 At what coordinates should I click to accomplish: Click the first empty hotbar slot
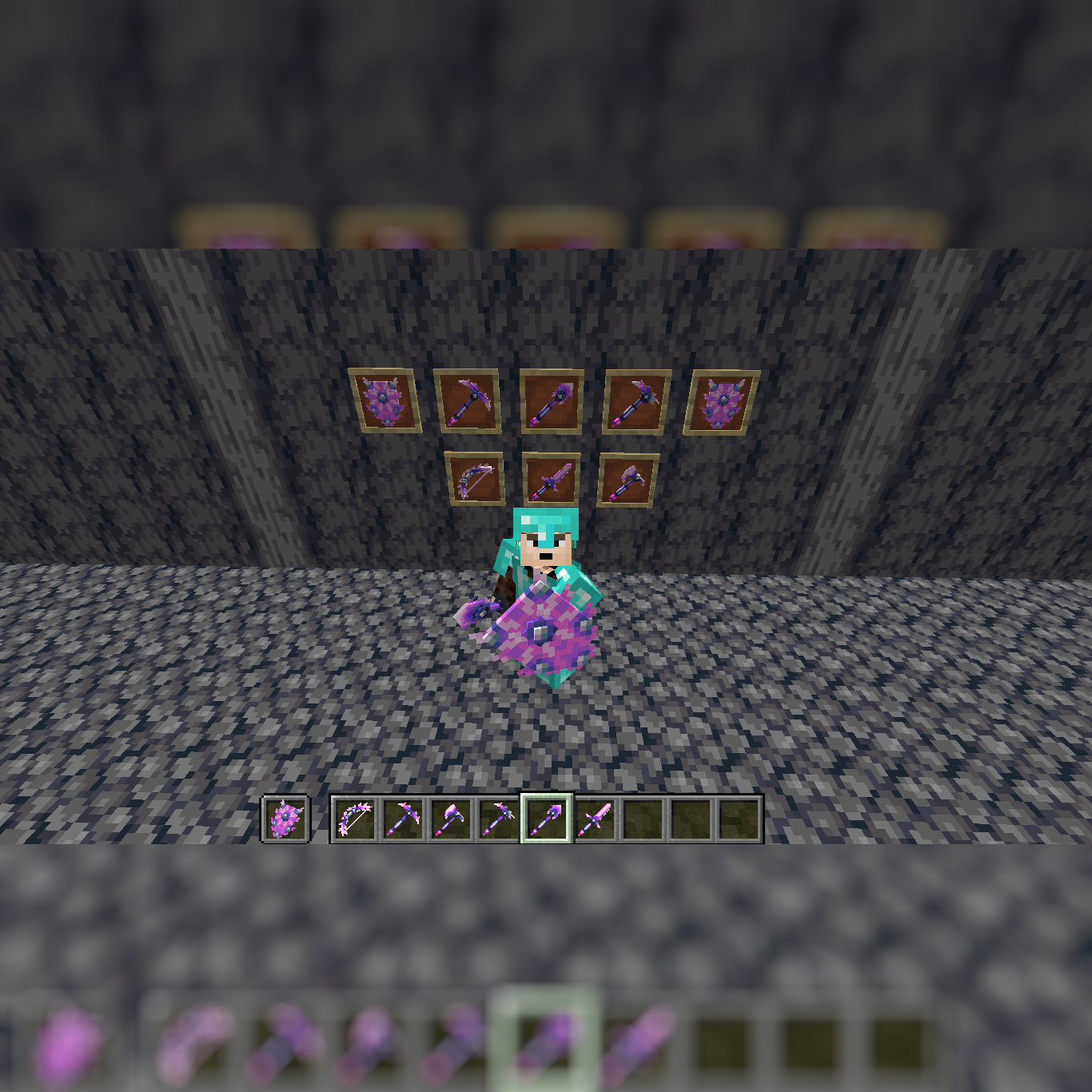643,818
